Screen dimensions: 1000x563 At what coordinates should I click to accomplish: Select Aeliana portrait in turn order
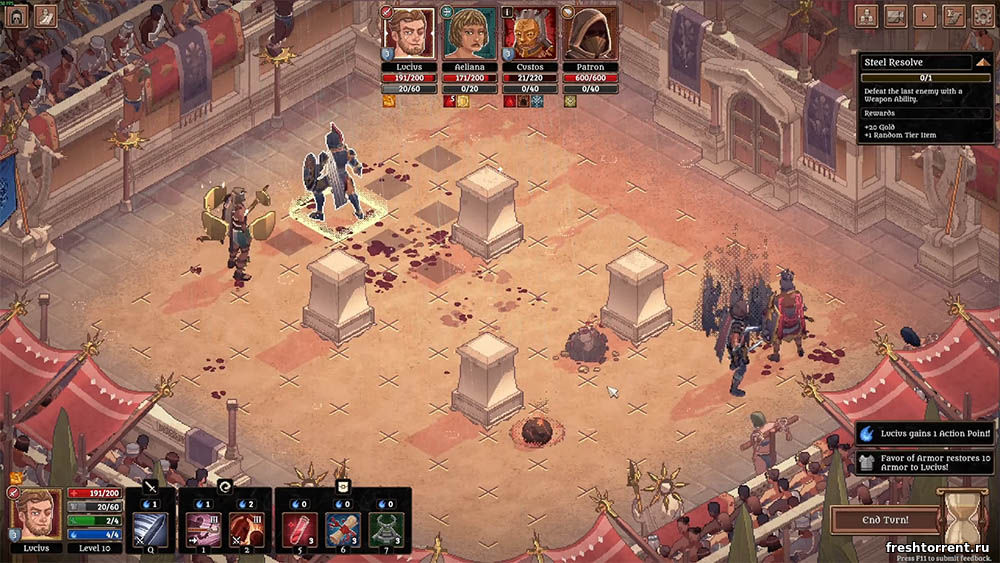pos(469,35)
